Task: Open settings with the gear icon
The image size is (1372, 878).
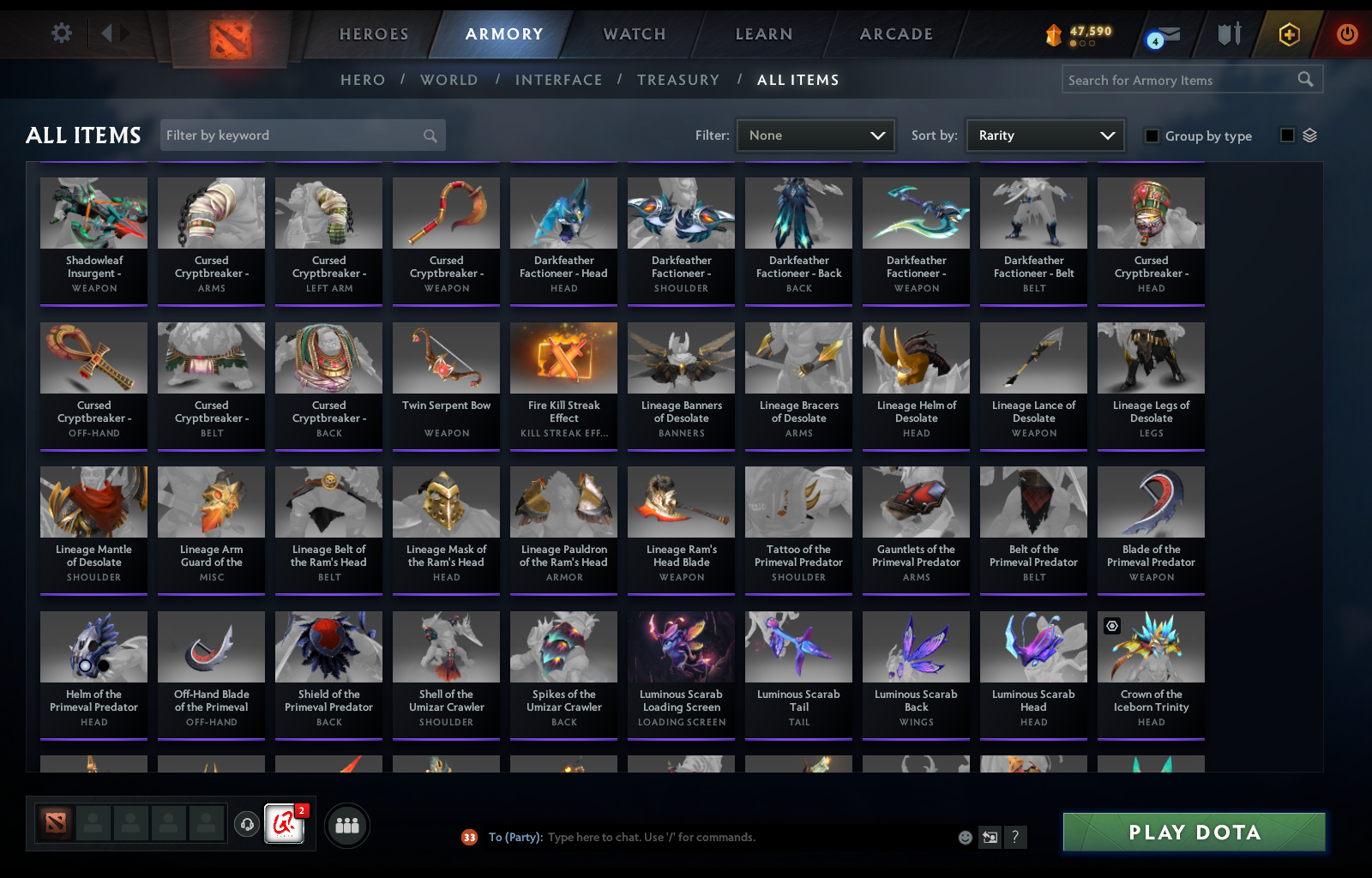Action: click(60, 32)
